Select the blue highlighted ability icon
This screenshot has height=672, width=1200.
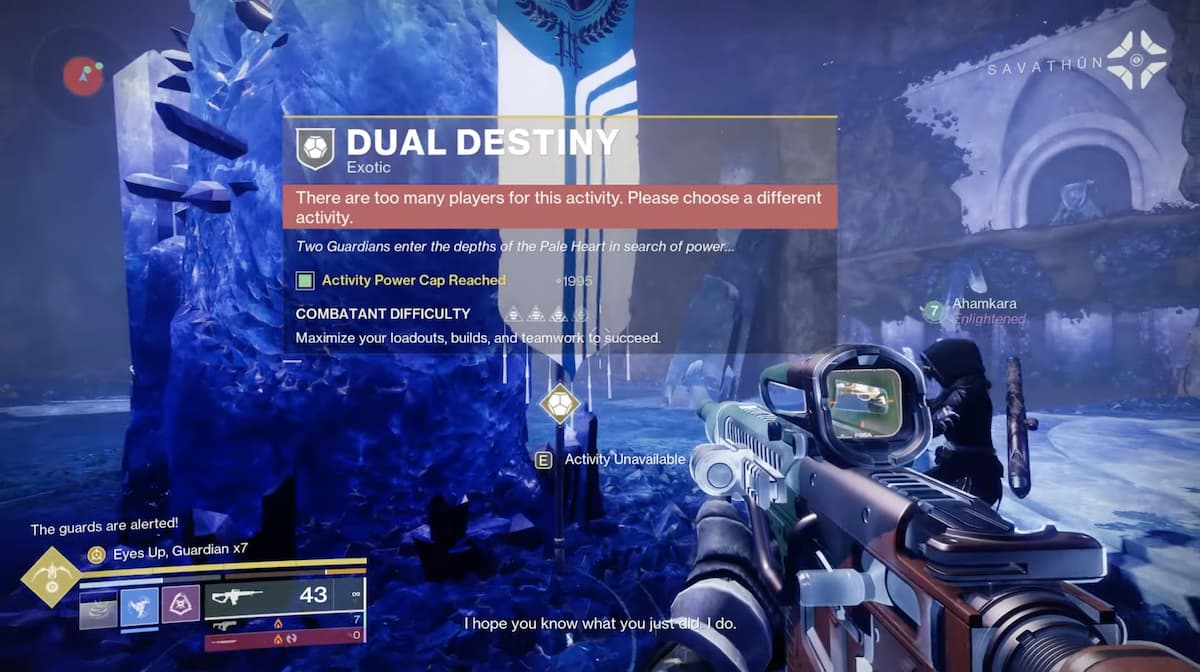139,605
